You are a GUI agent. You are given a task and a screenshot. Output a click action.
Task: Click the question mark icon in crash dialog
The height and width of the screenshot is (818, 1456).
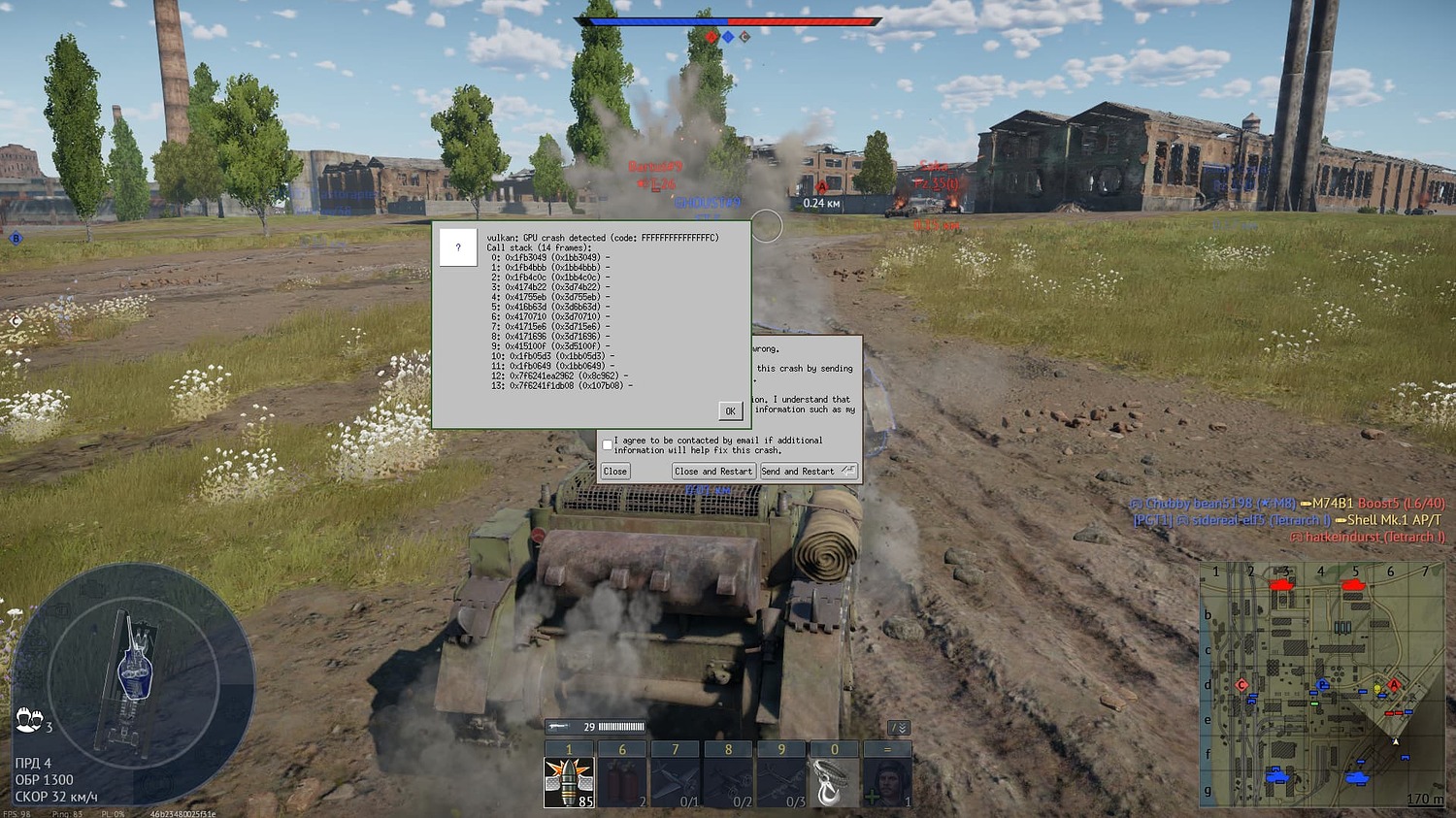(x=457, y=246)
